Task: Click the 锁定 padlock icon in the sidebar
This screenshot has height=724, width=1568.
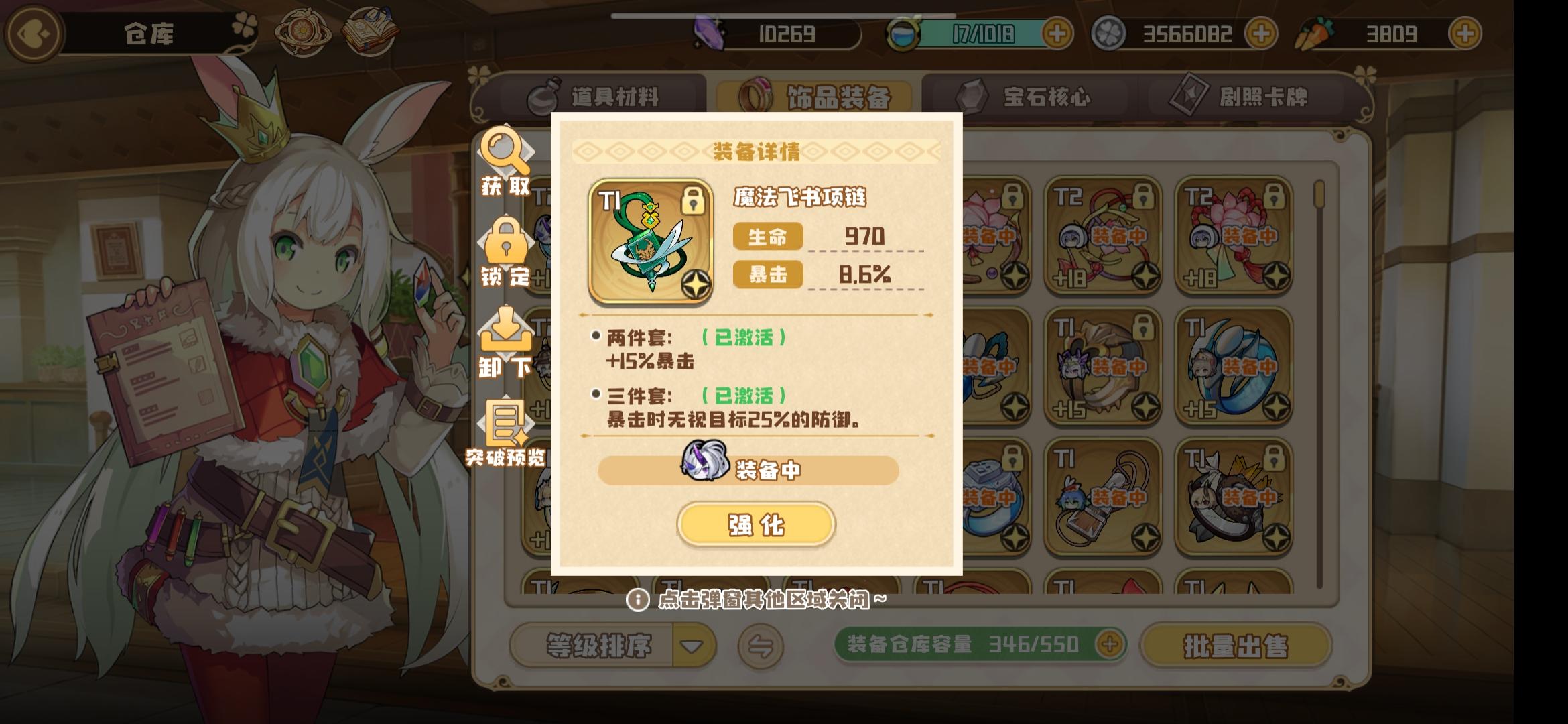Action: (506, 248)
